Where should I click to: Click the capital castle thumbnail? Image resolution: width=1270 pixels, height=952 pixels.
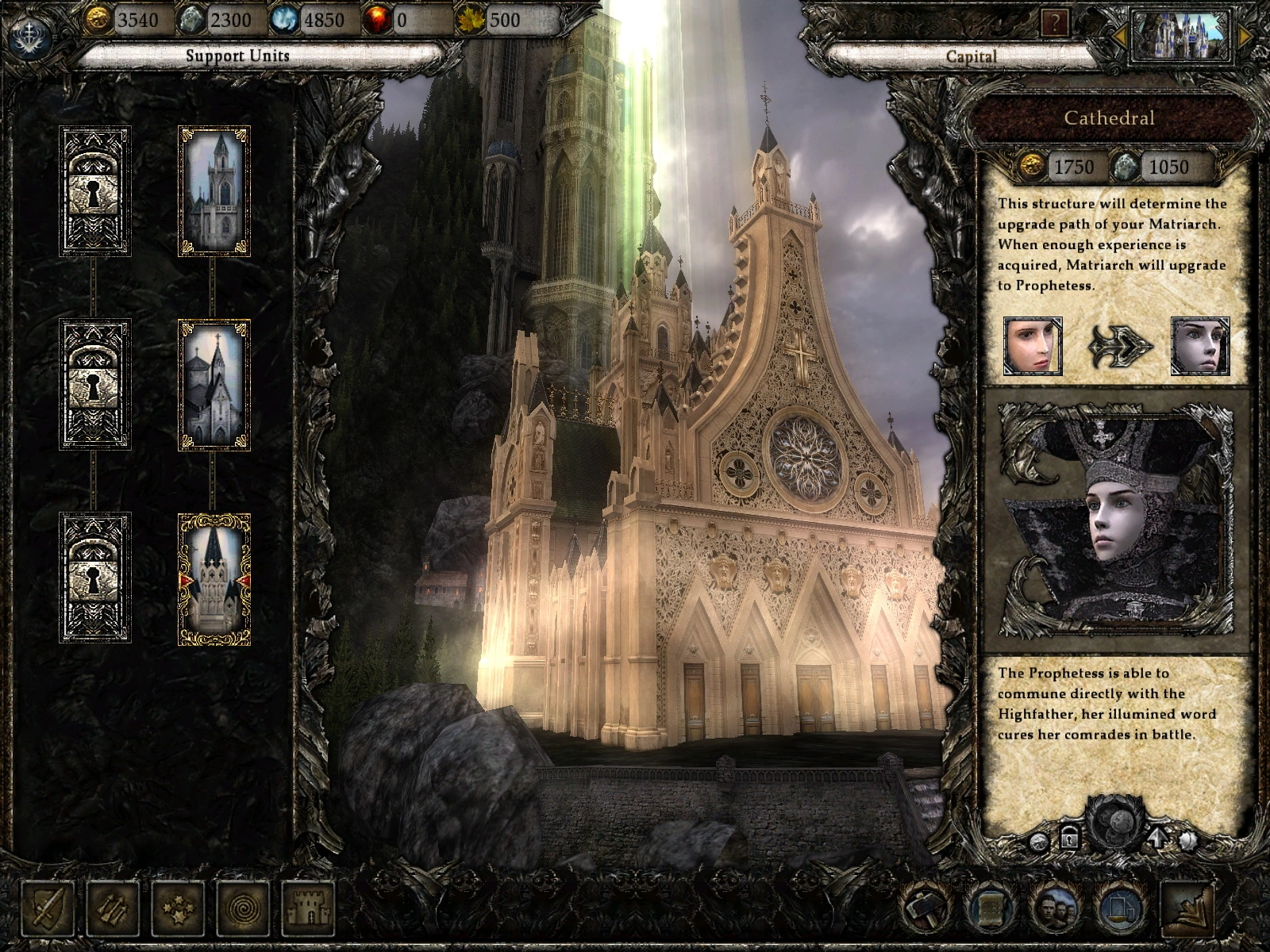click(x=1181, y=36)
